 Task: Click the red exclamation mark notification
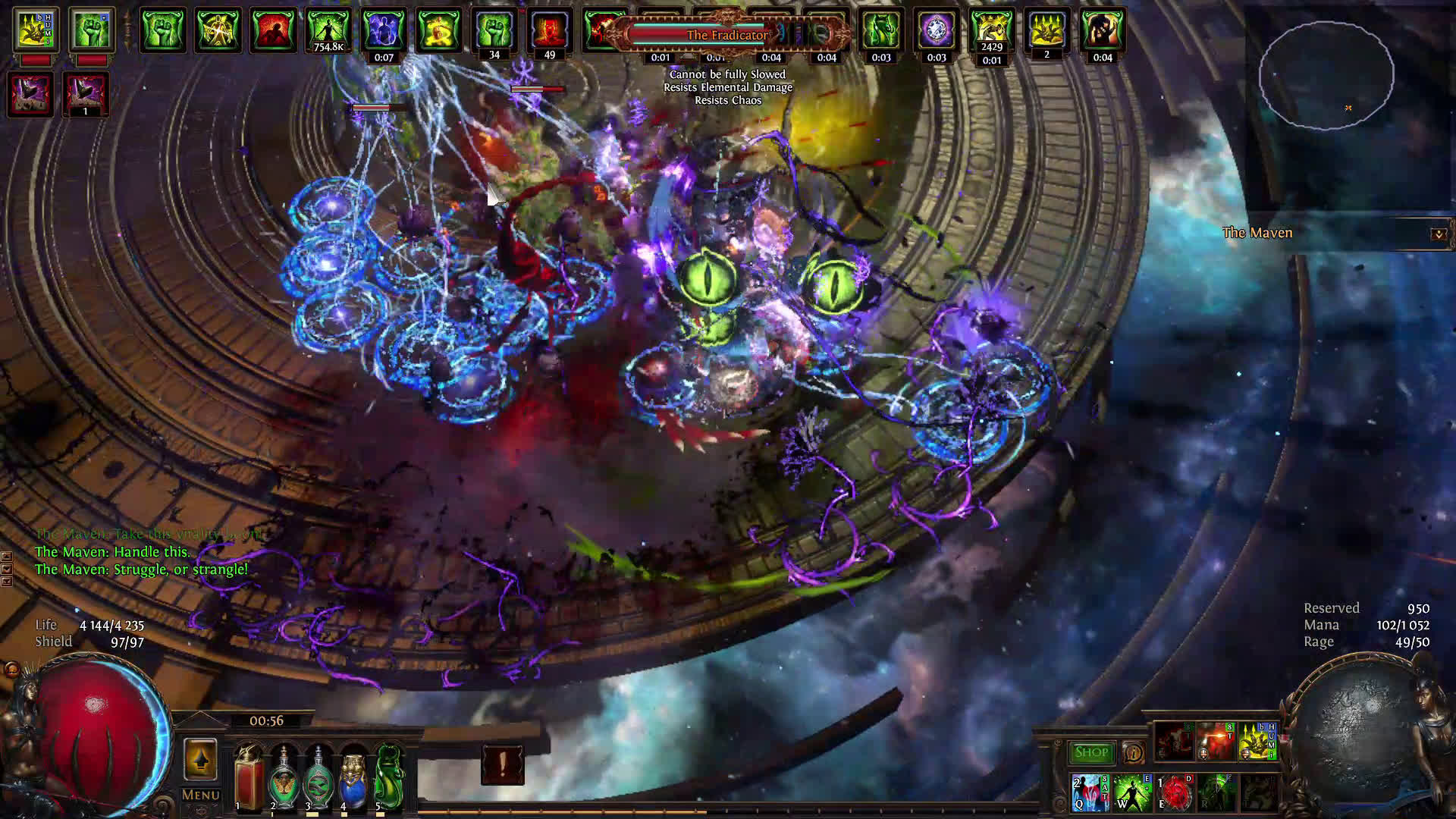tap(502, 764)
